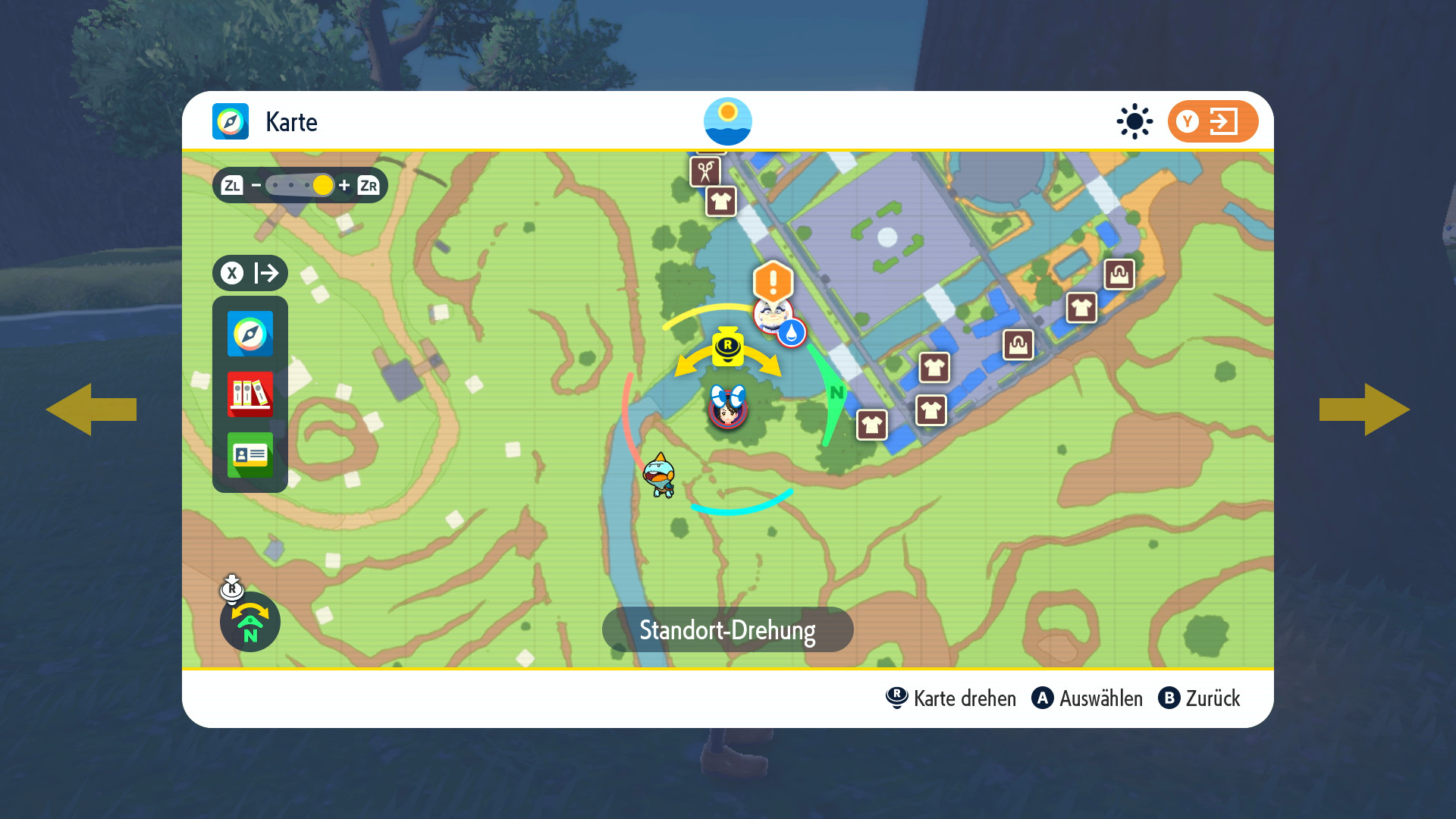This screenshot has width=1456, height=819.
Task: Select the orange exclamation mark destination marker
Action: click(x=773, y=281)
